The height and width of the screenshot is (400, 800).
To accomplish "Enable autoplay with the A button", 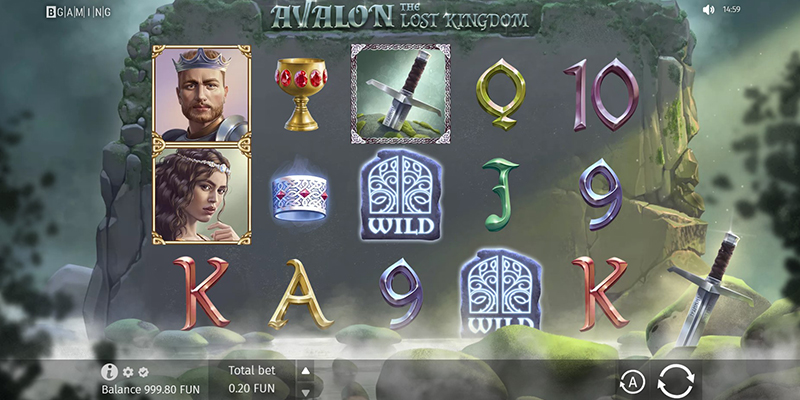I will [x=631, y=381].
